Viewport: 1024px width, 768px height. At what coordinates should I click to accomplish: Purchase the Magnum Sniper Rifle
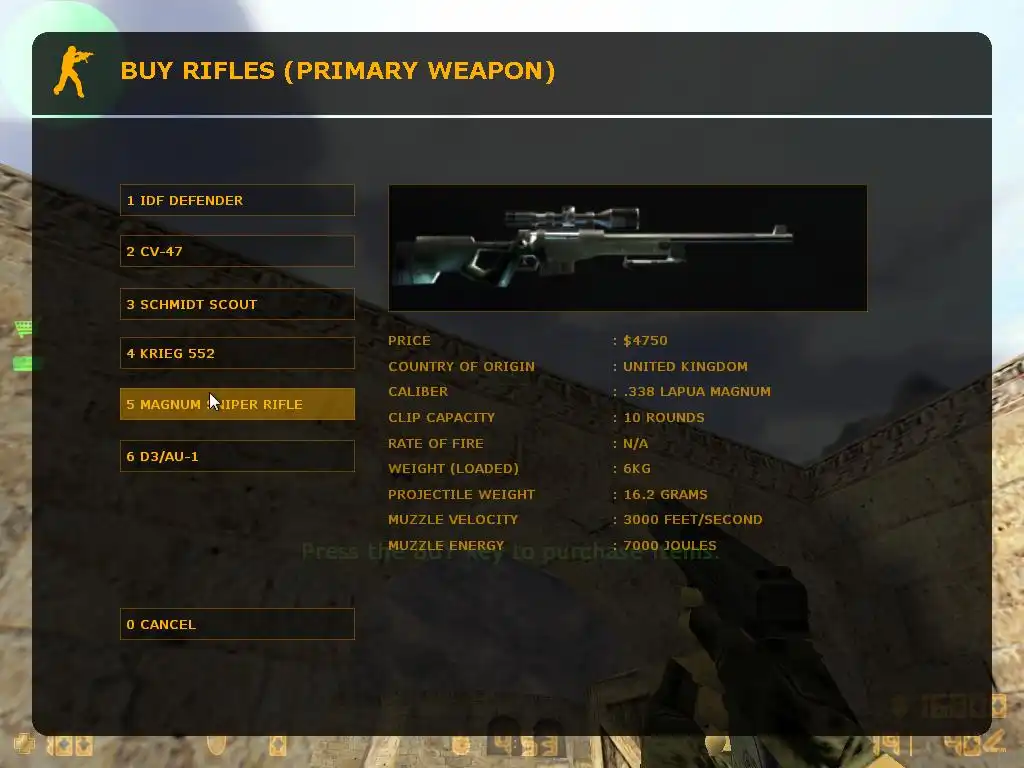pyautogui.click(x=237, y=404)
